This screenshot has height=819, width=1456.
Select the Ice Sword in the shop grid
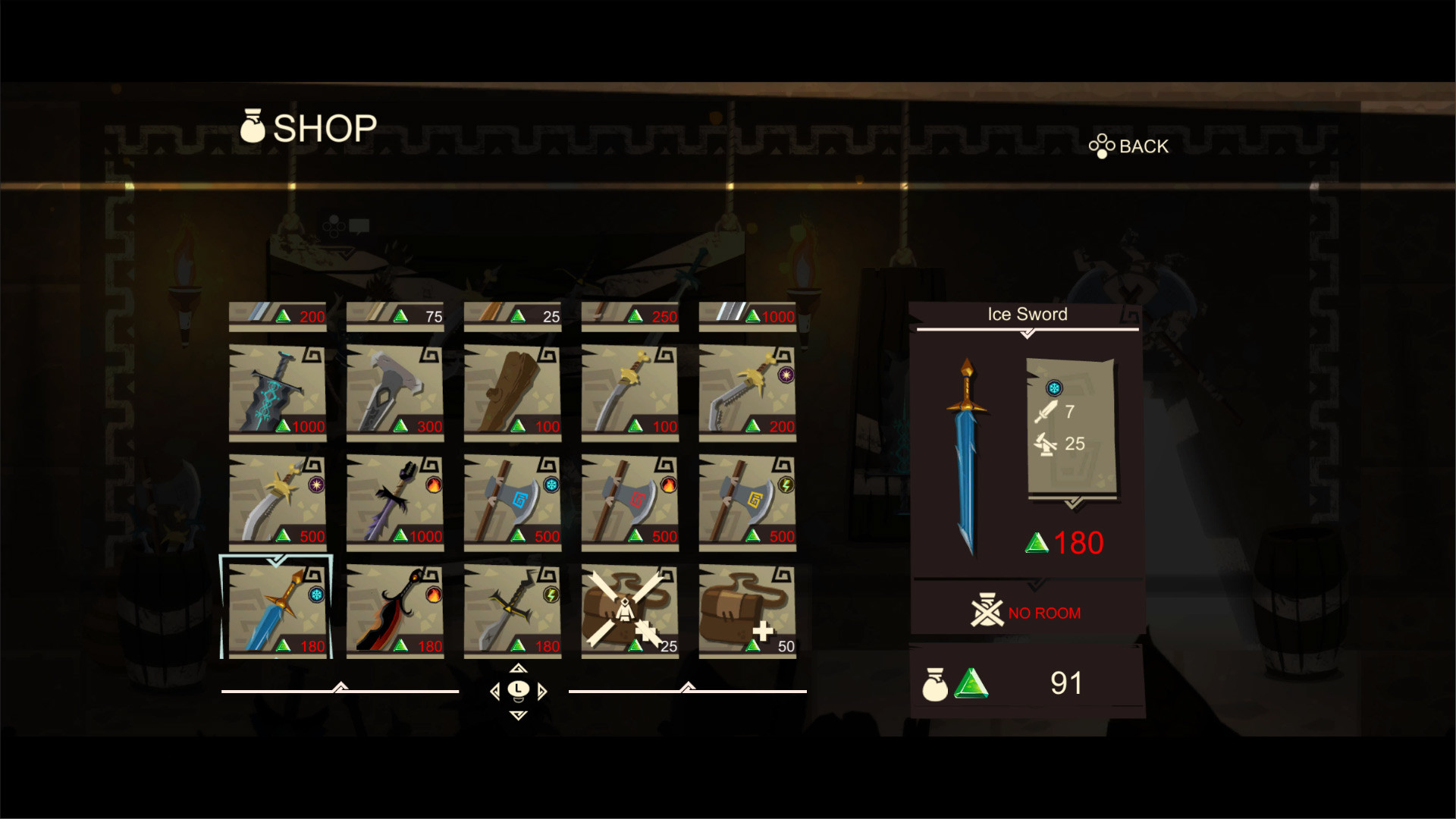tap(277, 607)
